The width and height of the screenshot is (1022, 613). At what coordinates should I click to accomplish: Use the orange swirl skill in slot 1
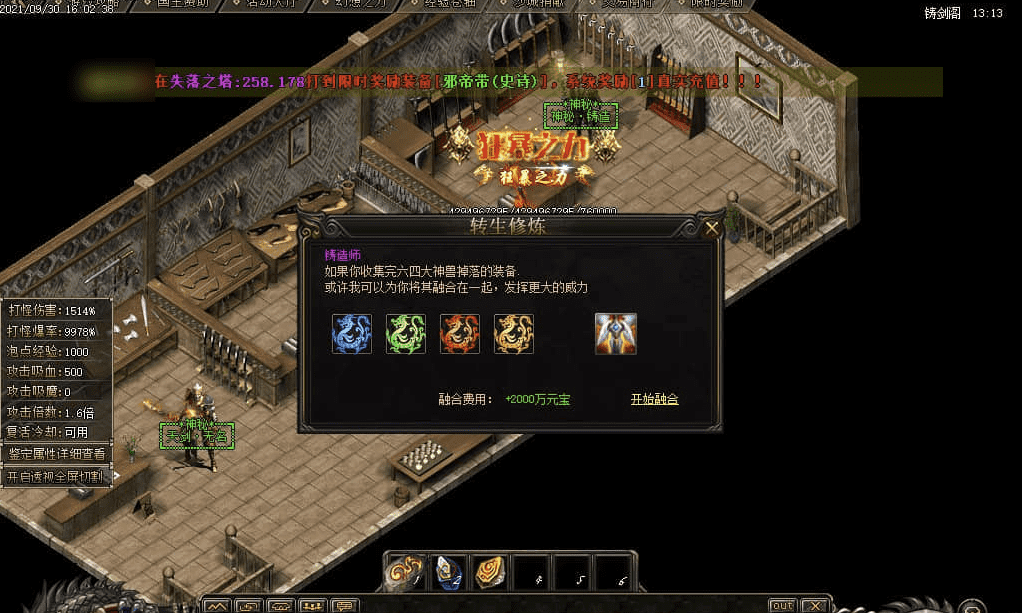click(404, 572)
